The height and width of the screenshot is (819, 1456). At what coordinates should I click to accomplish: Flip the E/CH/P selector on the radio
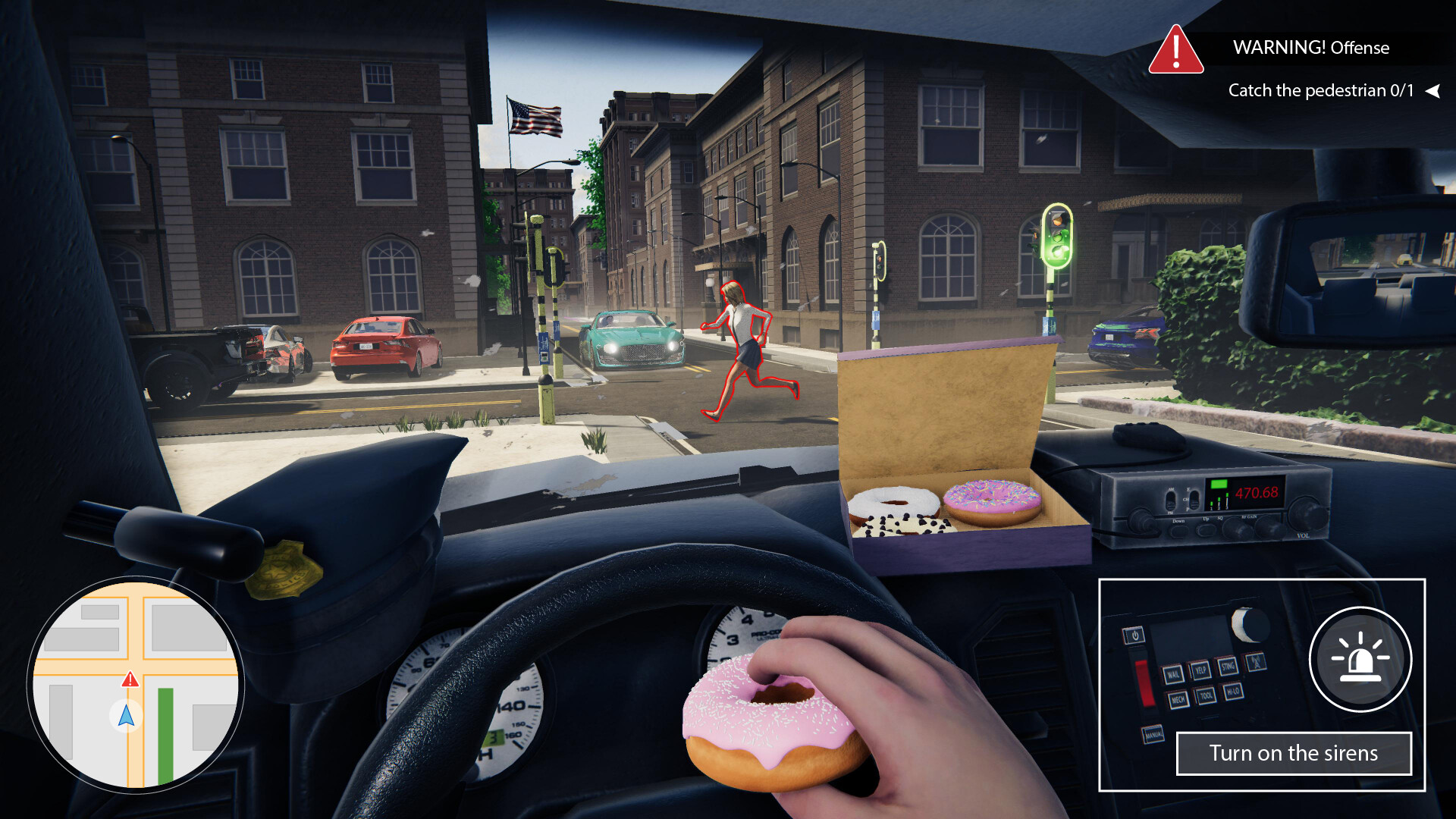tap(1194, 500)
